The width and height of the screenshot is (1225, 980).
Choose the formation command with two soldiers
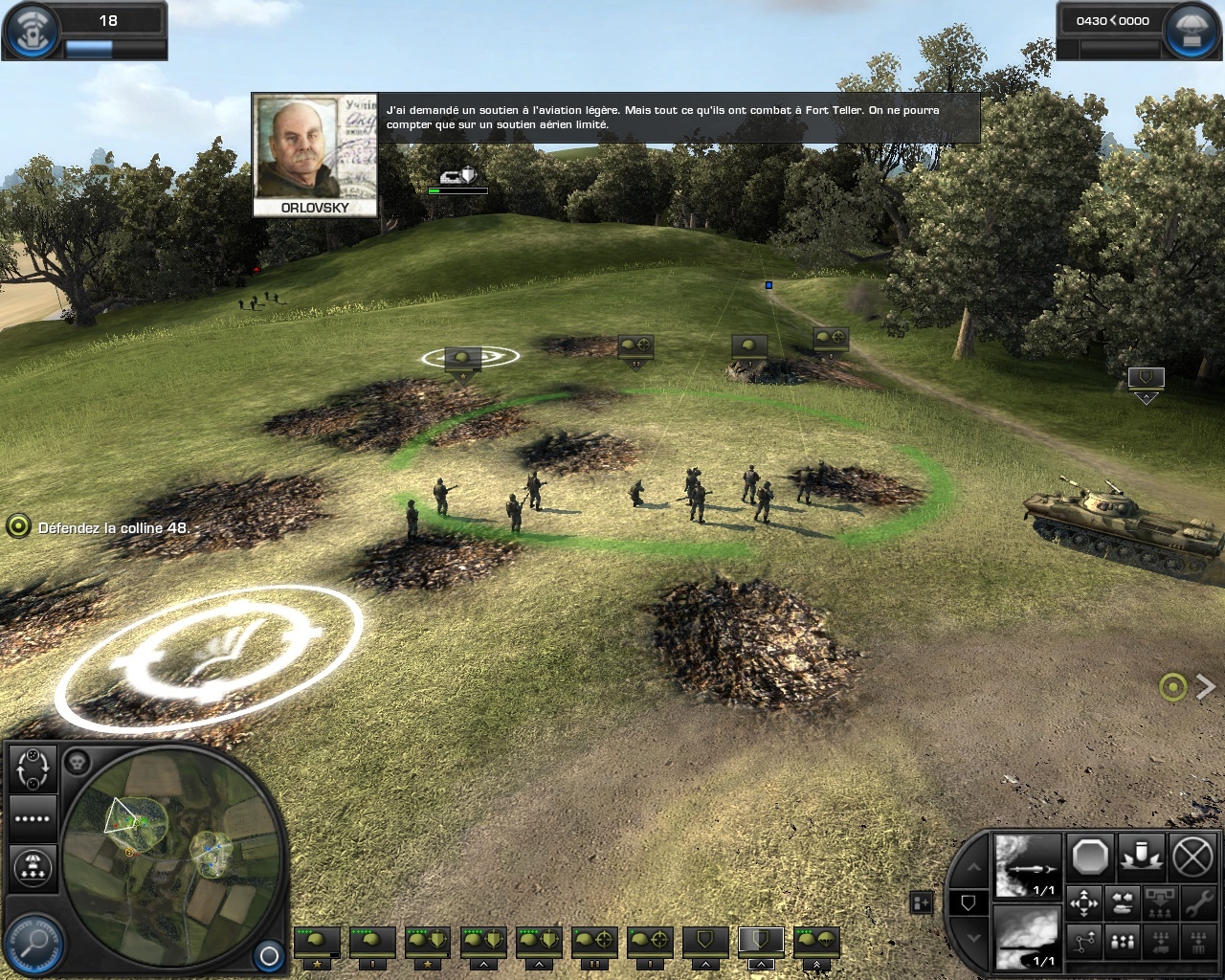[1122, 942]
